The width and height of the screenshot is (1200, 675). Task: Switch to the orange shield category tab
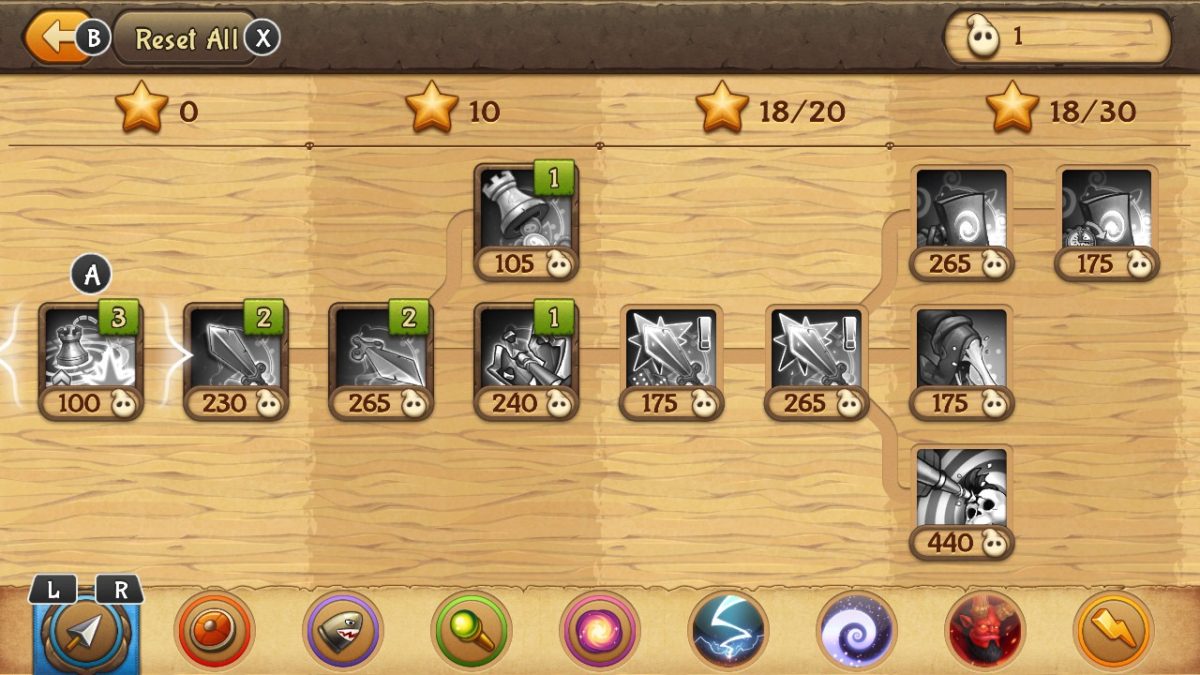tap(214, 630)
